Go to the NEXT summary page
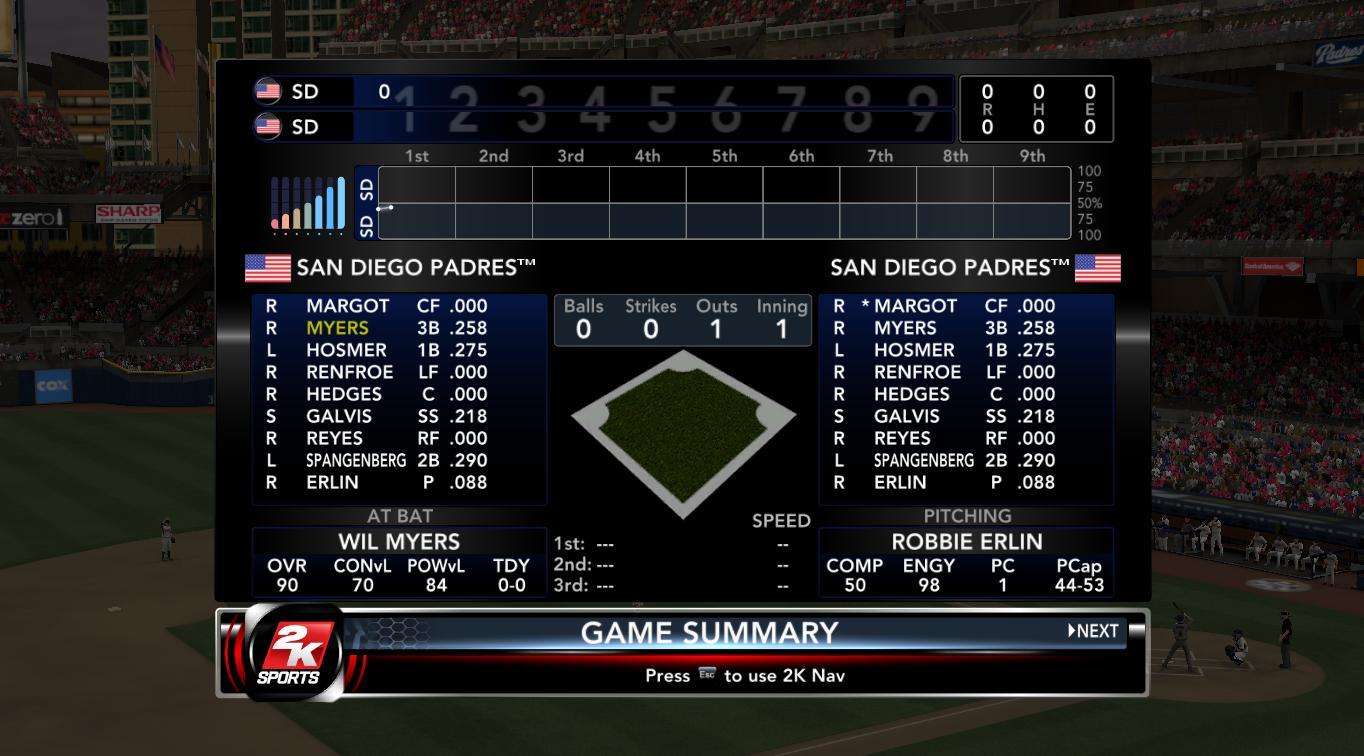 coord(1093,631)
